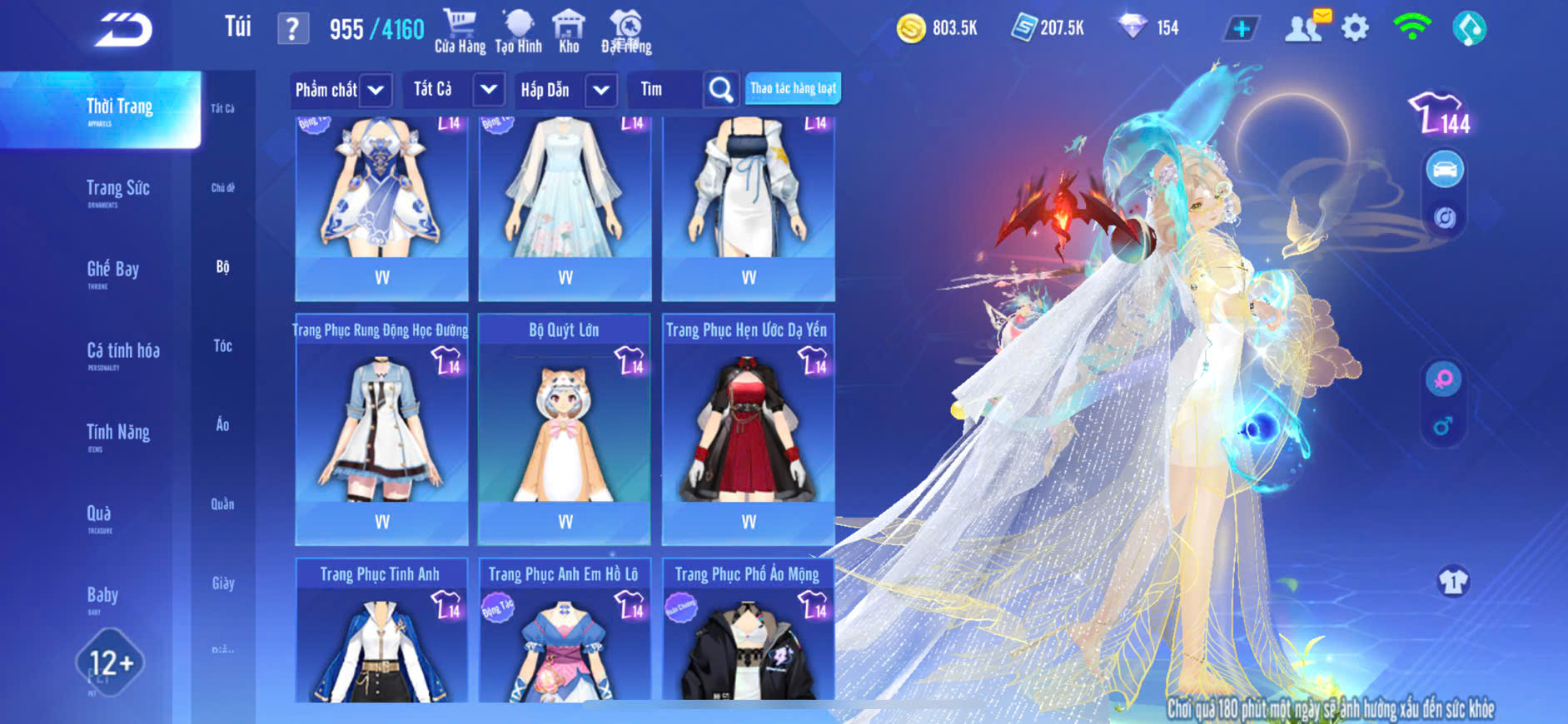This screenshot has width=1568, height=724.
Task: Click the Thao tác hàng loạt button
Action: pos(793,88)
